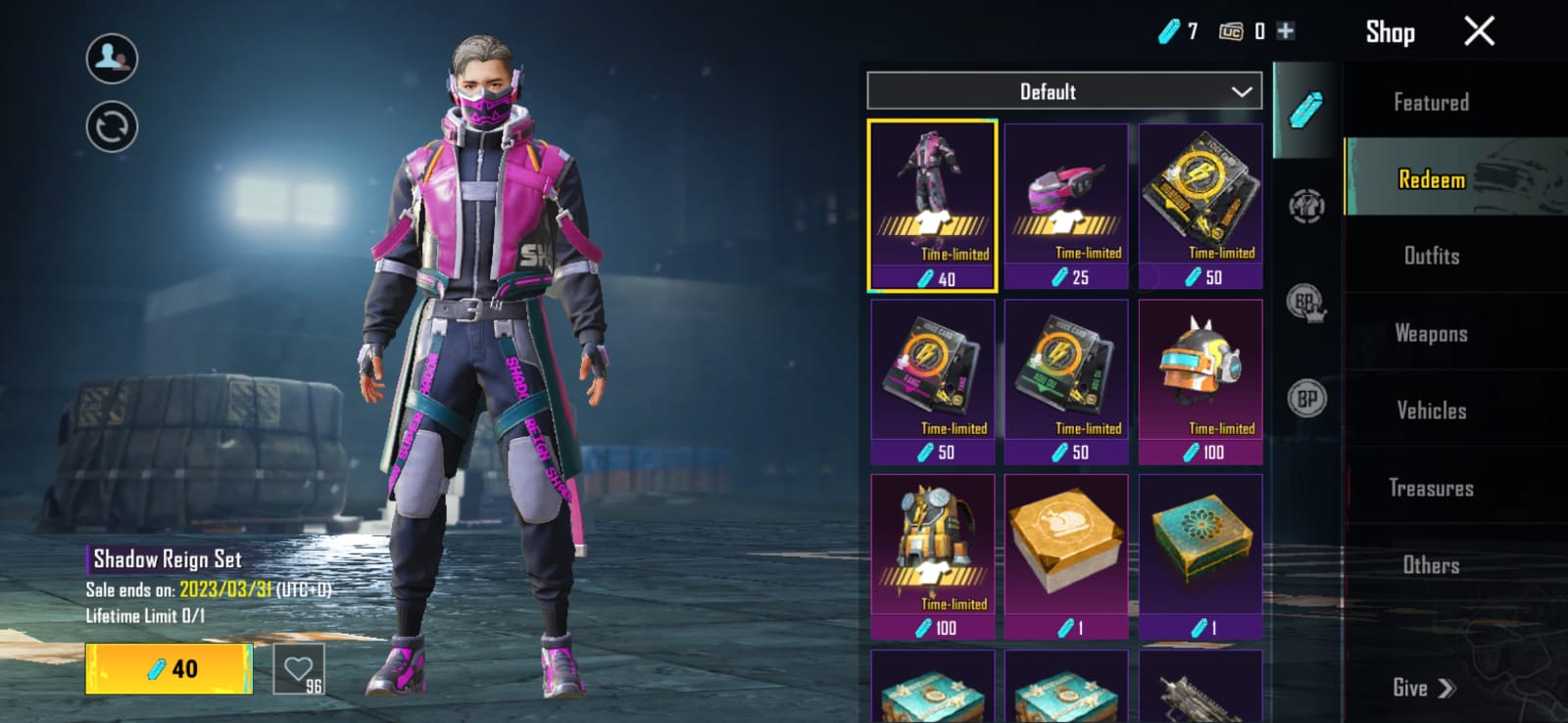Pick the golden chicken crate

1066,556
